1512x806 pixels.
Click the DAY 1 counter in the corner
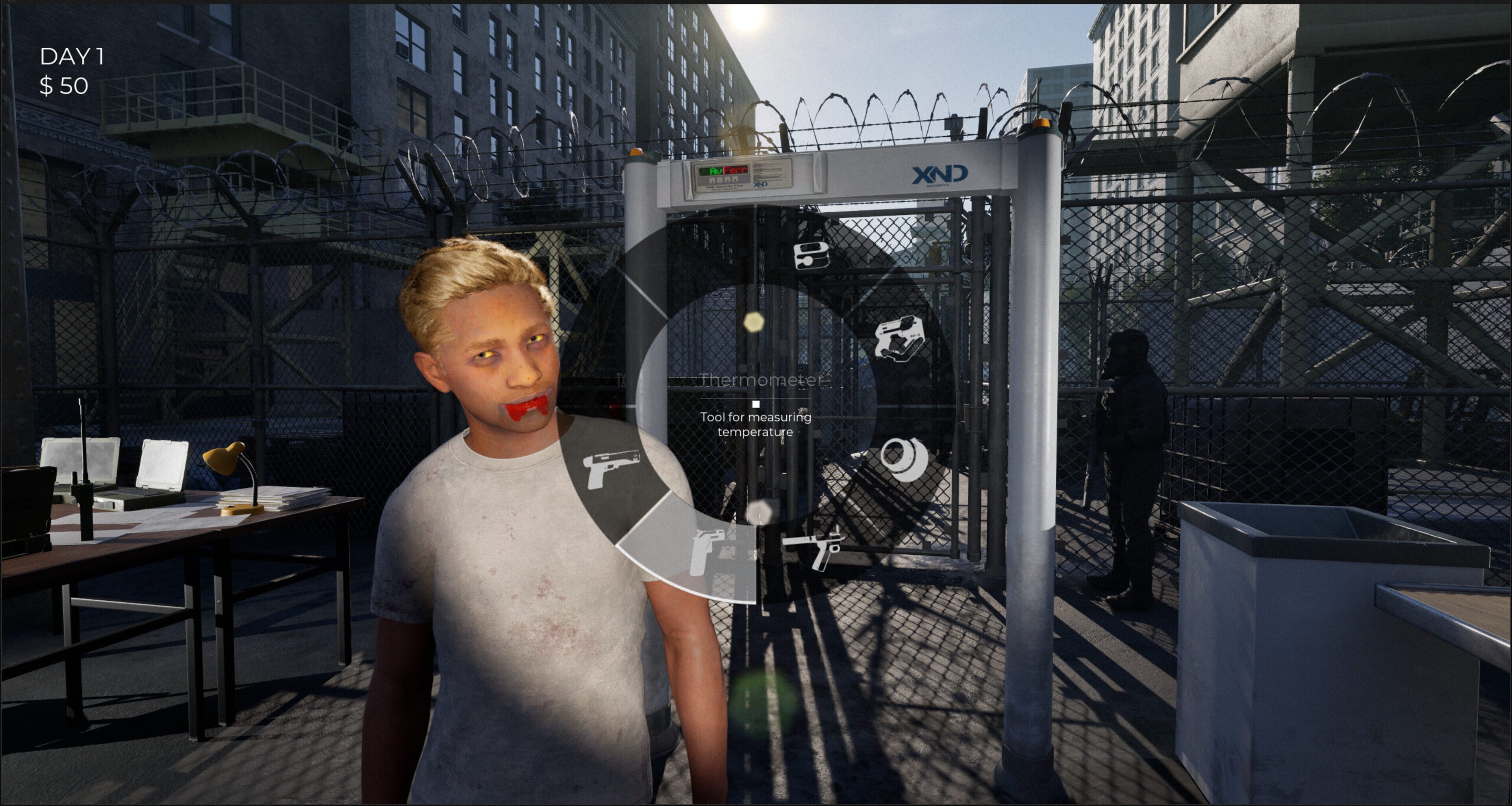[x=72, y=56]
